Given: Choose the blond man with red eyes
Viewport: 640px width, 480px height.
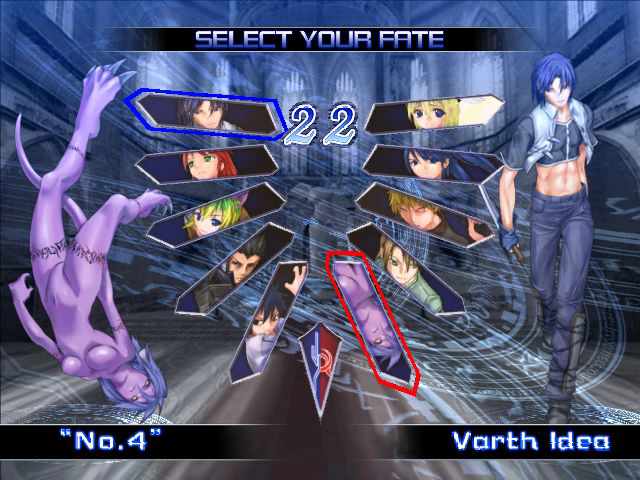Looking at the screenshot, I should tap(425, 212).
